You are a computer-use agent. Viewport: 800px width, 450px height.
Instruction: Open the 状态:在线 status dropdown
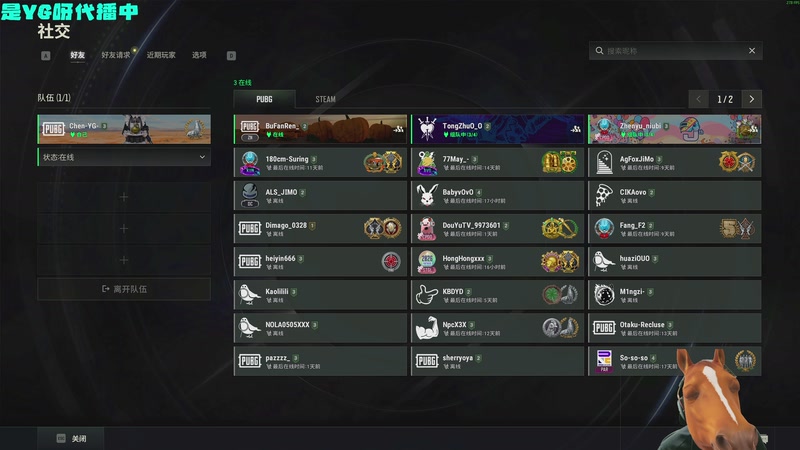tap(124, 157)
